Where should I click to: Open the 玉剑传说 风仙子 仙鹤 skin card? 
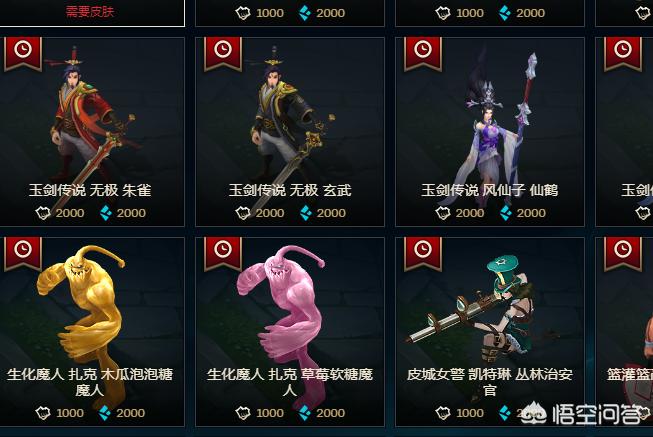pos(490,130)
